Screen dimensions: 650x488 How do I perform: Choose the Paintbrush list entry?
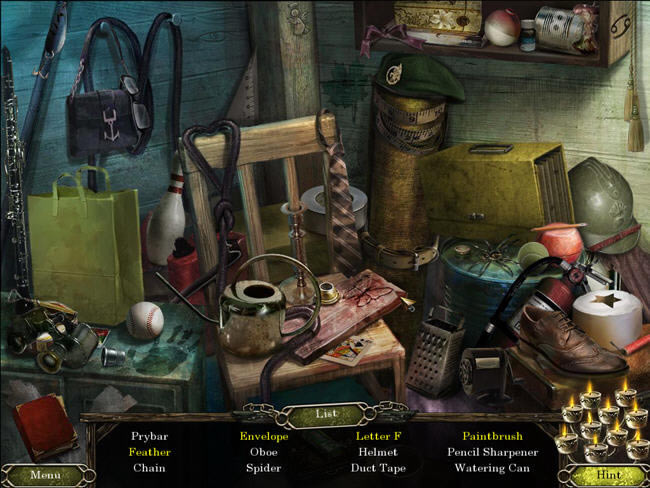(492, 437)
